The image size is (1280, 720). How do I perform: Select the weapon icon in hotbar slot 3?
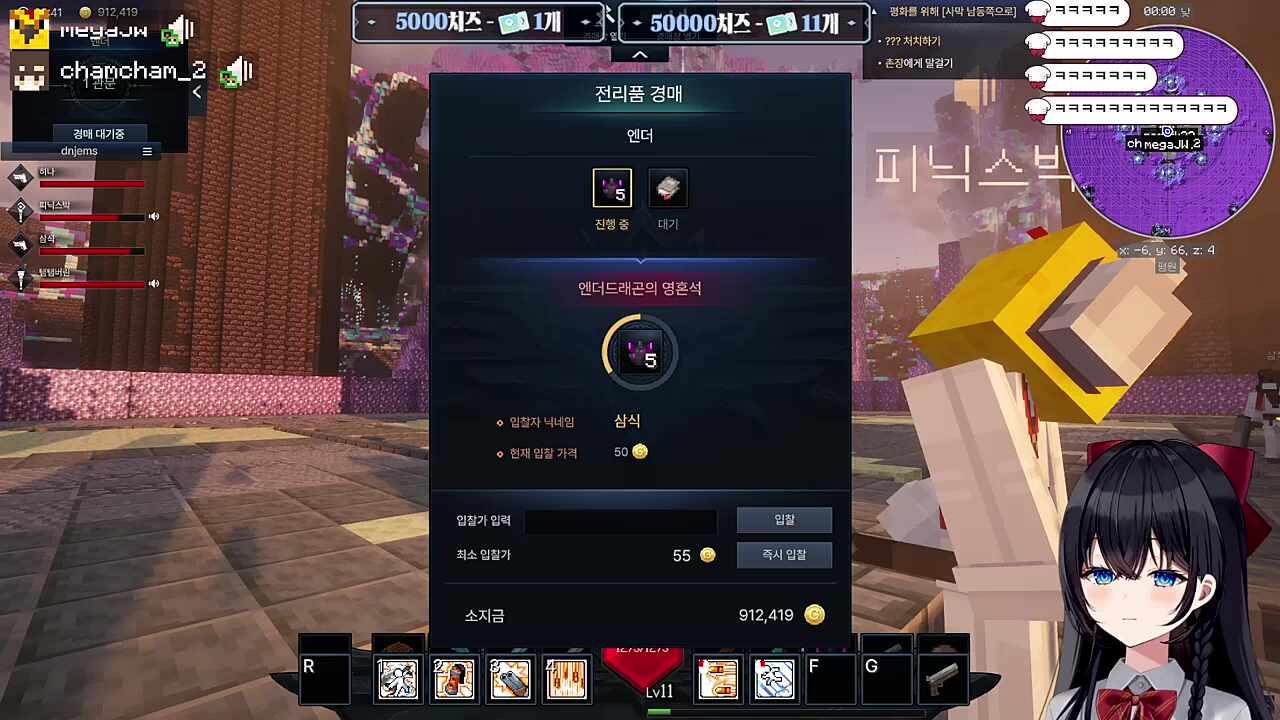510,678
